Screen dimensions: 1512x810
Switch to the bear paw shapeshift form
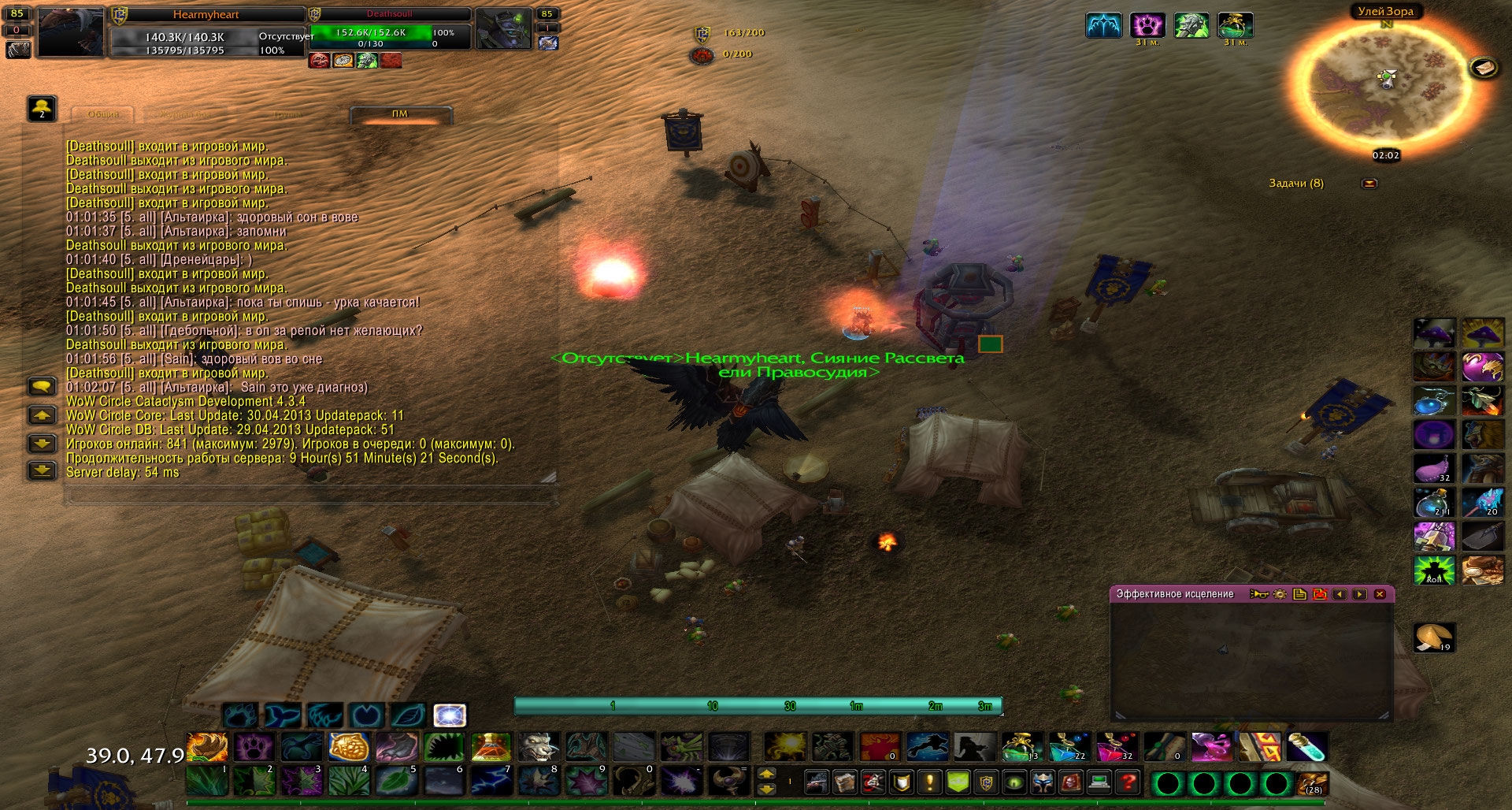click(x=239, y=715)
